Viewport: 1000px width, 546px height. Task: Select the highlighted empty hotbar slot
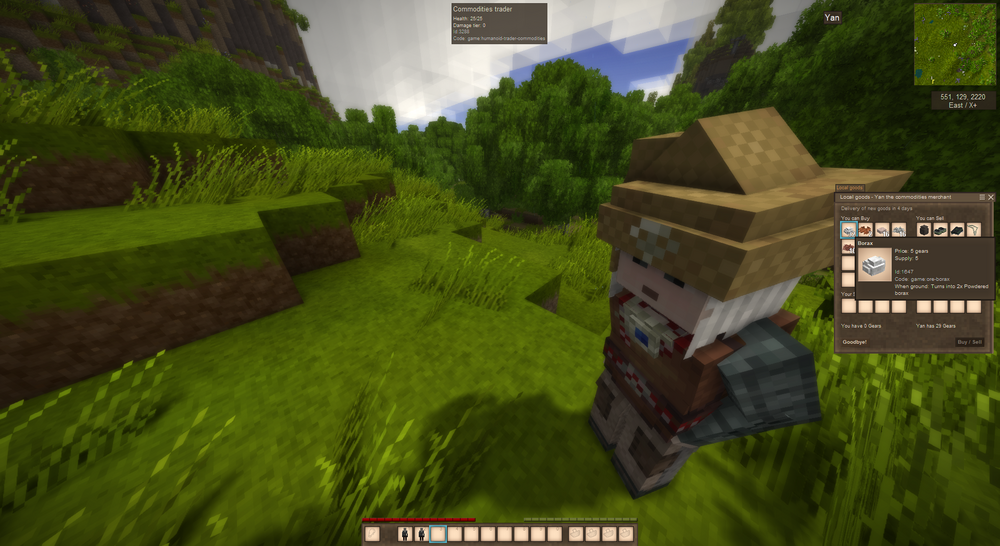pyautogui.click(x=438, y=535)
